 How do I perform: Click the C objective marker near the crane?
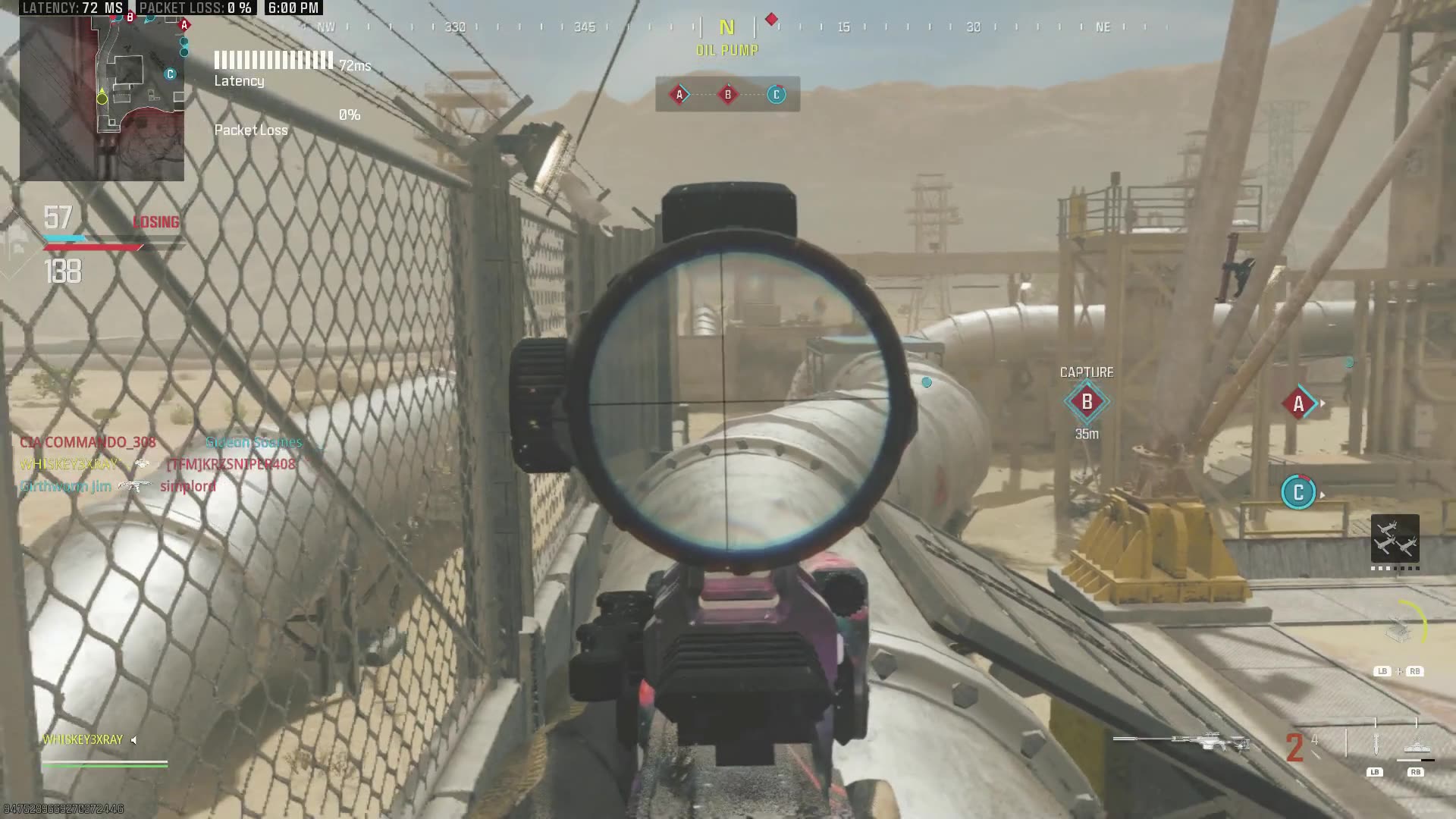(1298, 493)
